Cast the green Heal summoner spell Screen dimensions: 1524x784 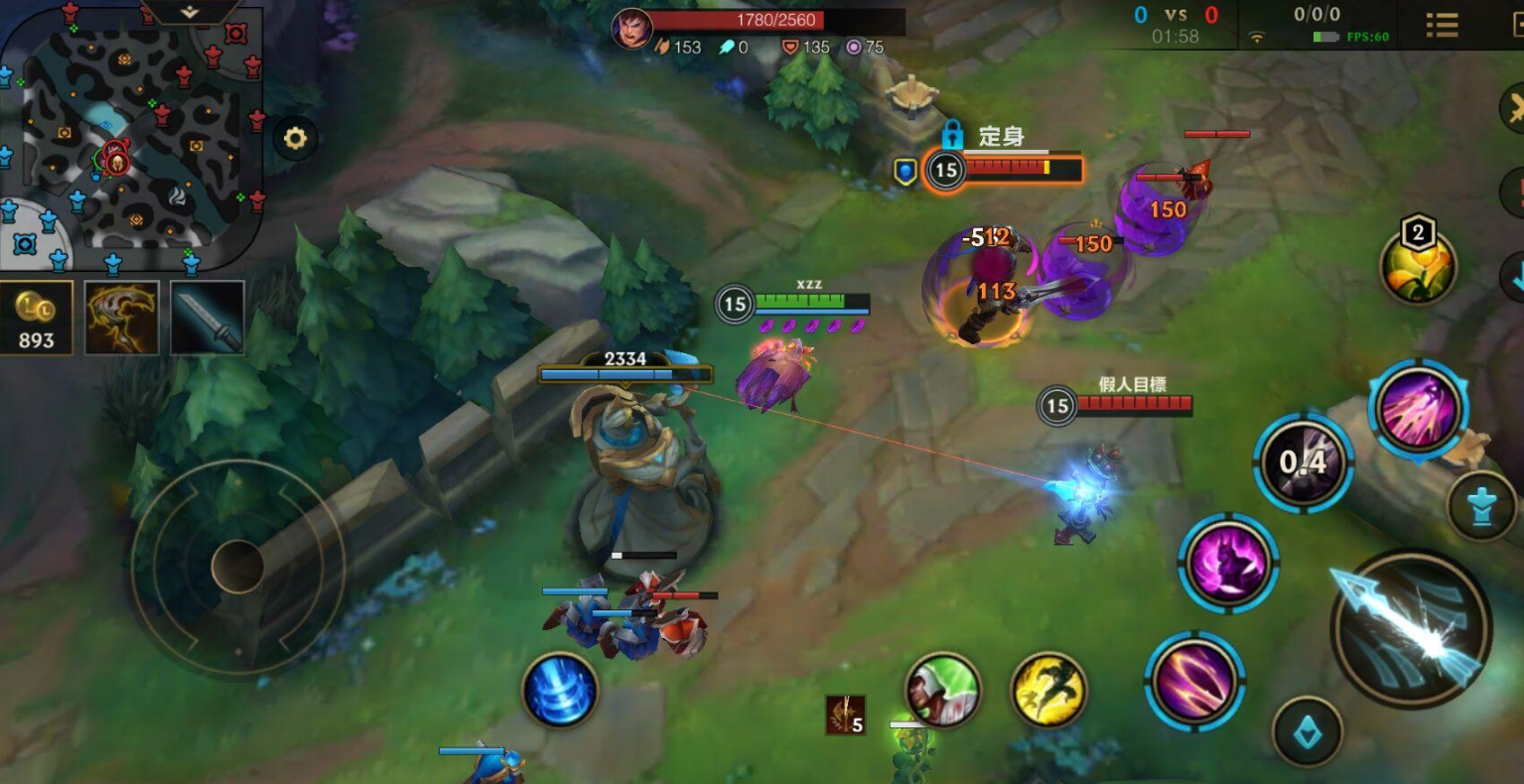942,689
